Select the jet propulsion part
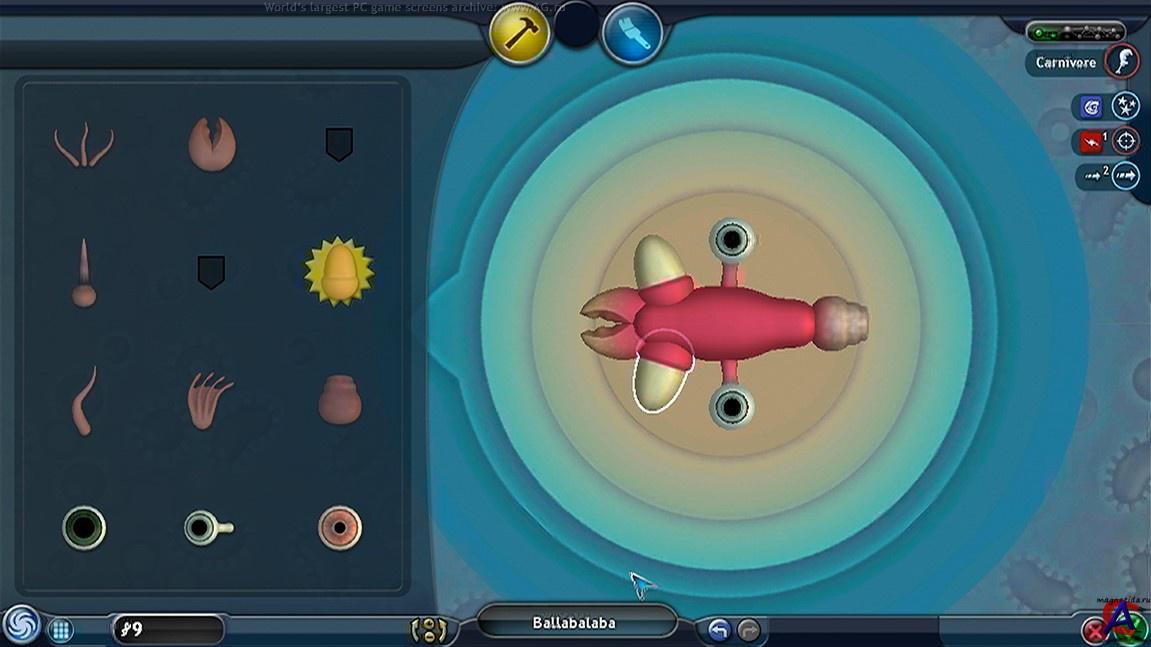Screen dimensions: 1151x647 point(339,400)
